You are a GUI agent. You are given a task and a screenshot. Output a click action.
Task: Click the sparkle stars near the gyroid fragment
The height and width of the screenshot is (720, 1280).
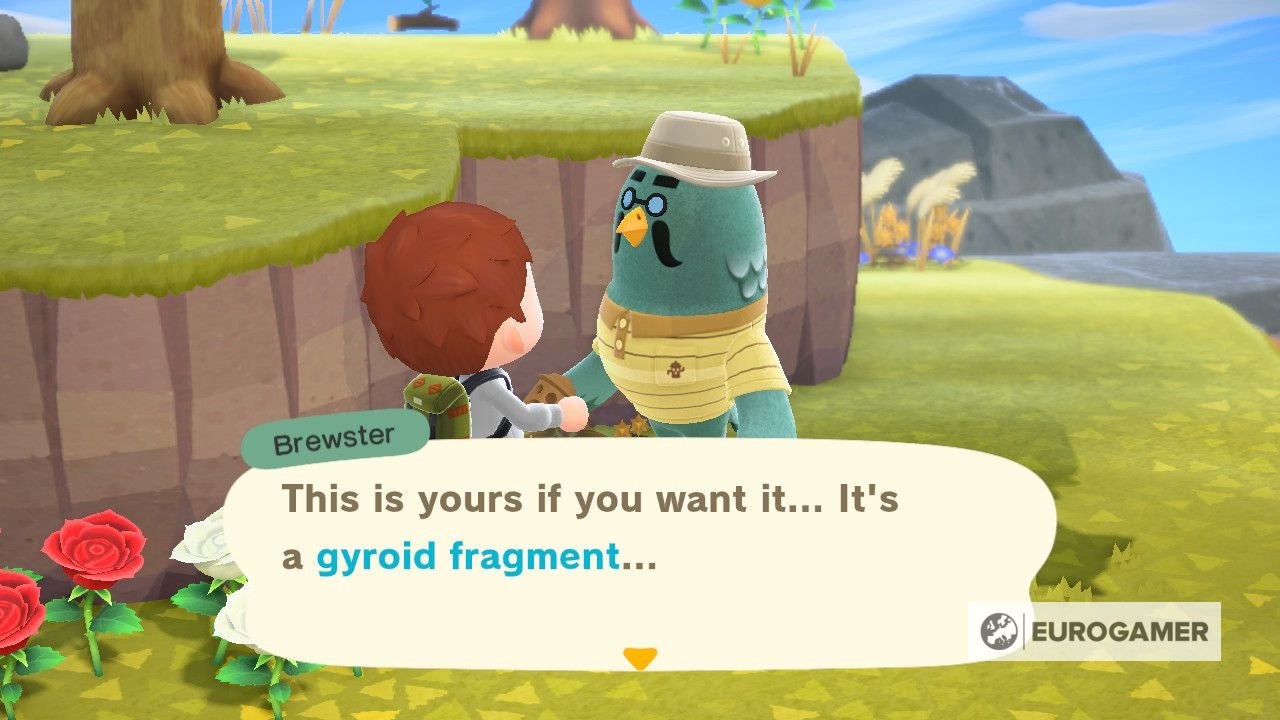click(630, 428)
